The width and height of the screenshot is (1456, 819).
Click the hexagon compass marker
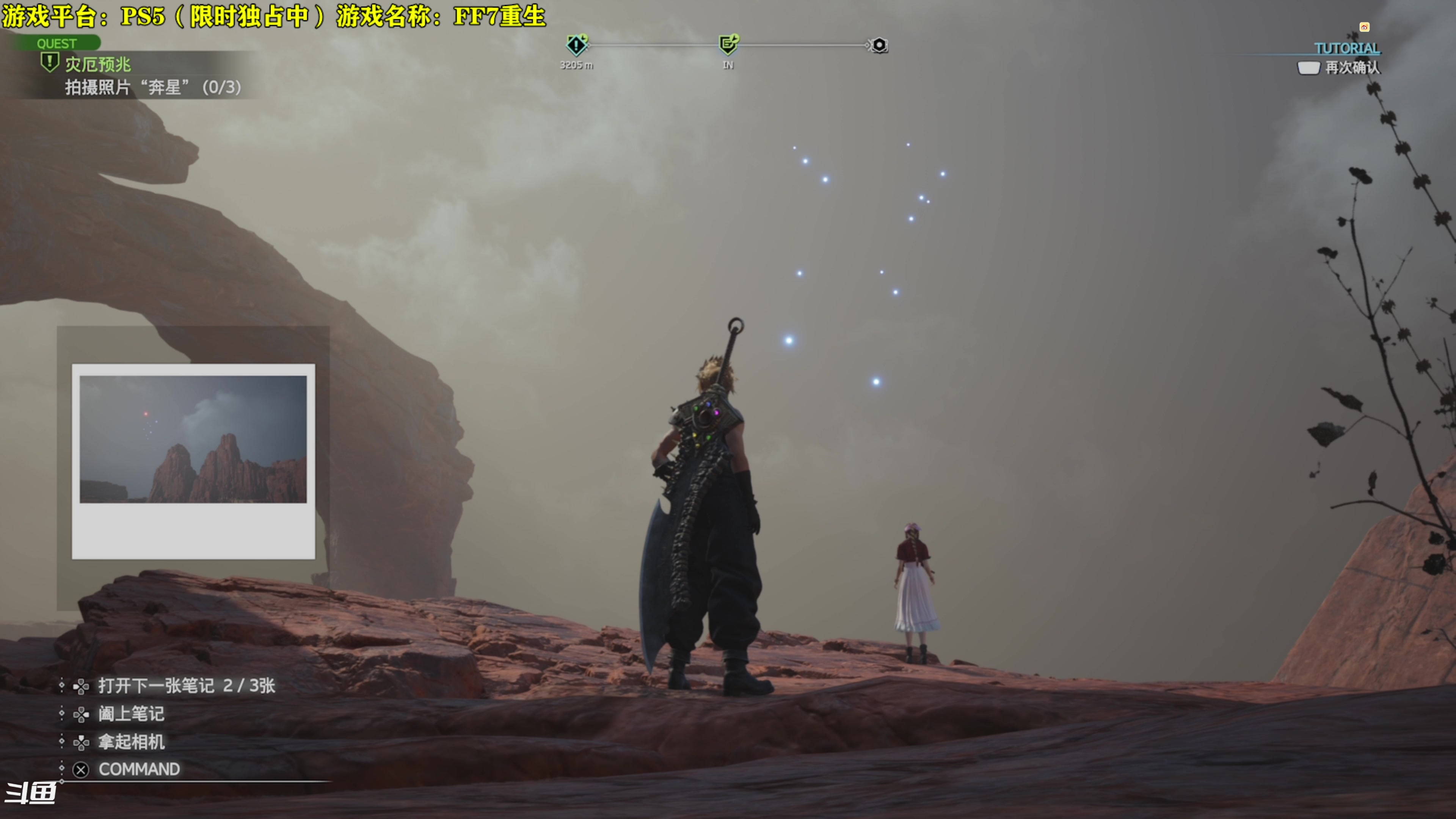point(879,45)
